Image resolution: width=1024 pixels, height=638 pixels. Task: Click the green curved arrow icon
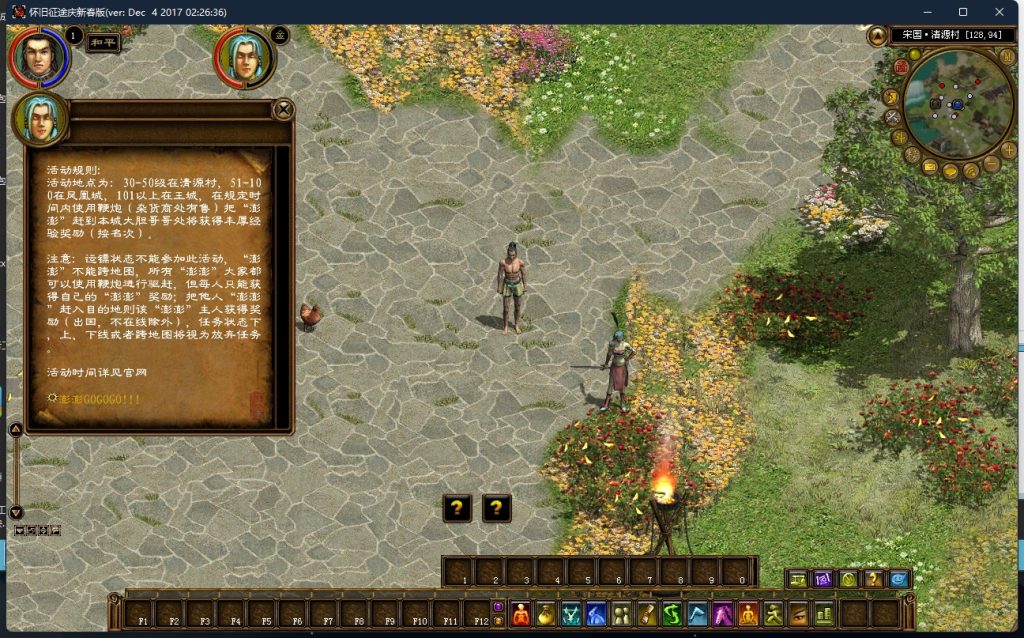[x=672, y=613]
